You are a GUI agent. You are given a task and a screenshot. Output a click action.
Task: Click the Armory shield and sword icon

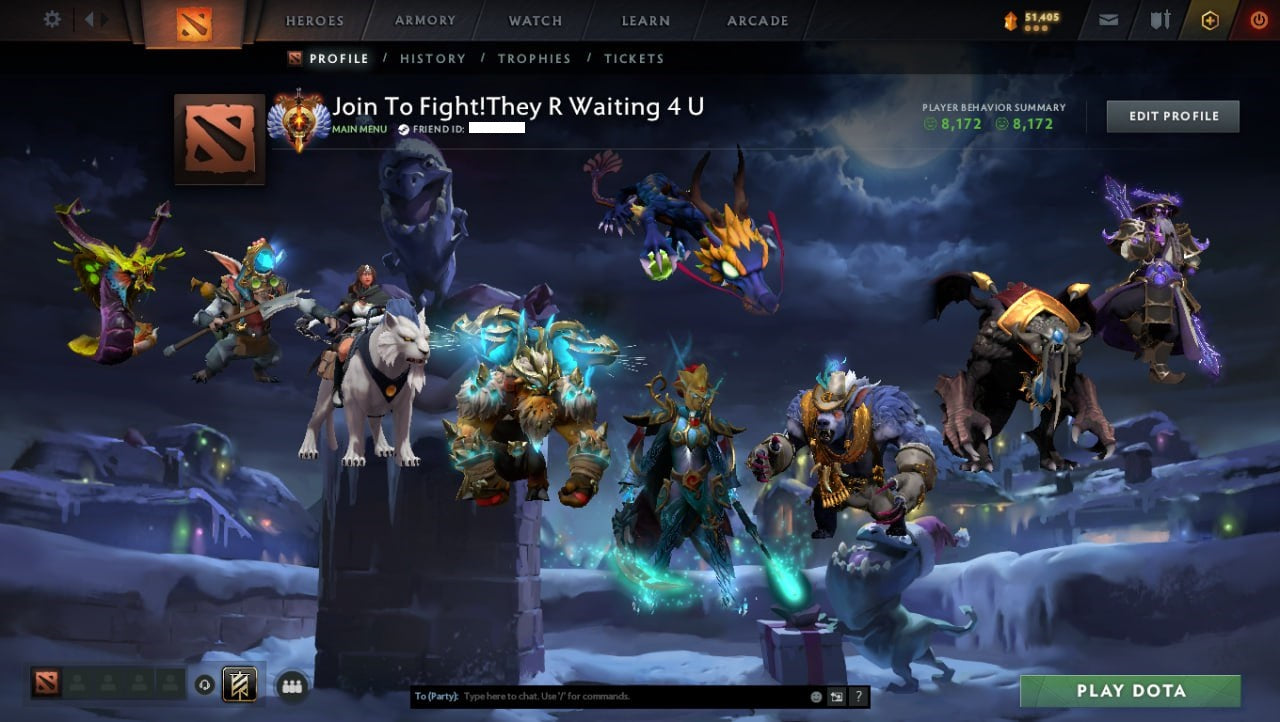[1160, 19]
